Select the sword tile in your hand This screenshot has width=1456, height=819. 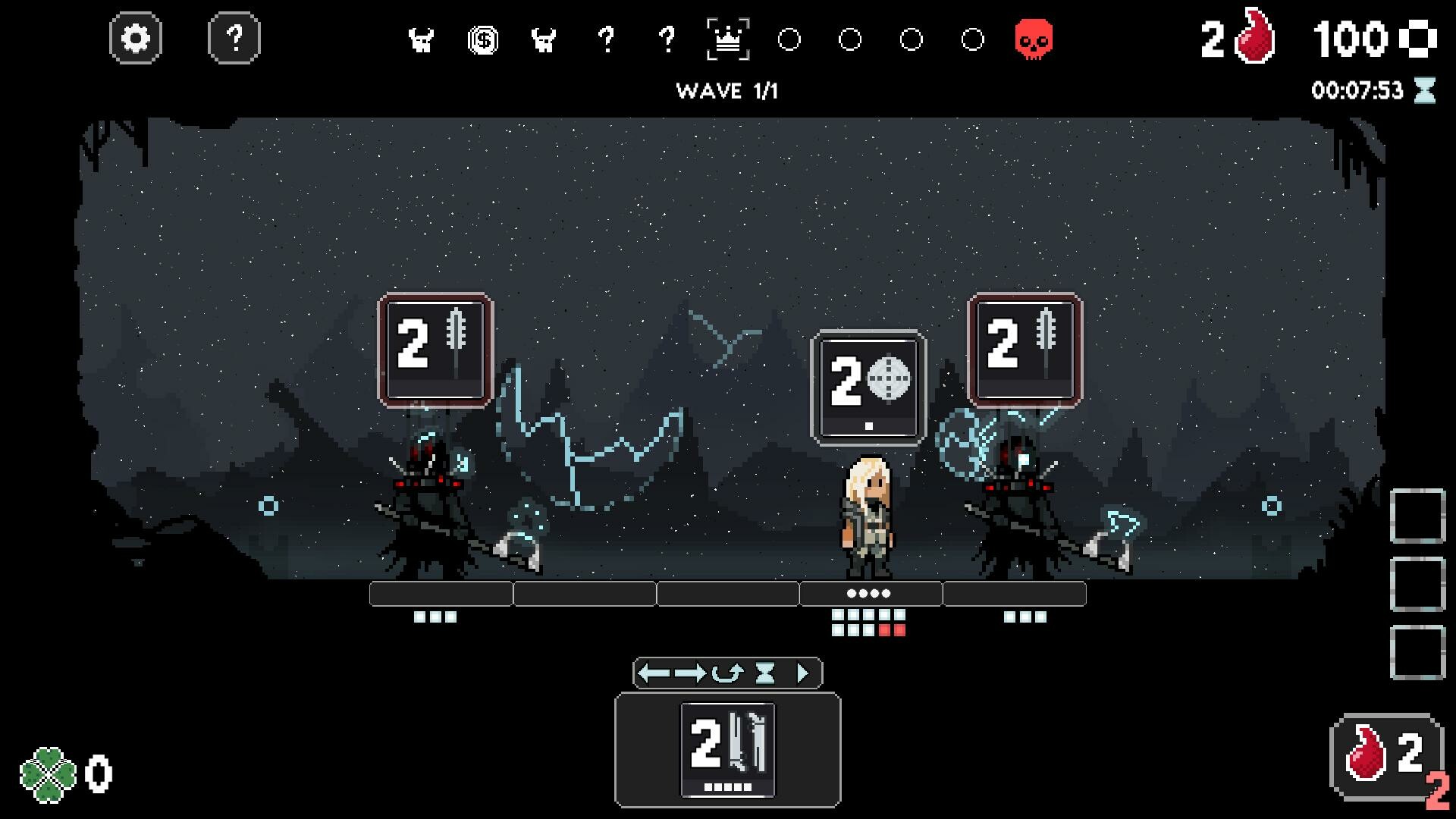(x=726, y=751)
